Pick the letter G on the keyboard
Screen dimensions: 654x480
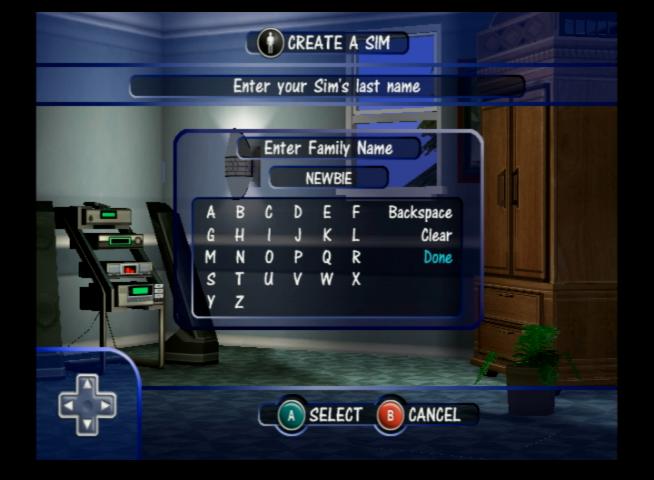pos(211,236)
